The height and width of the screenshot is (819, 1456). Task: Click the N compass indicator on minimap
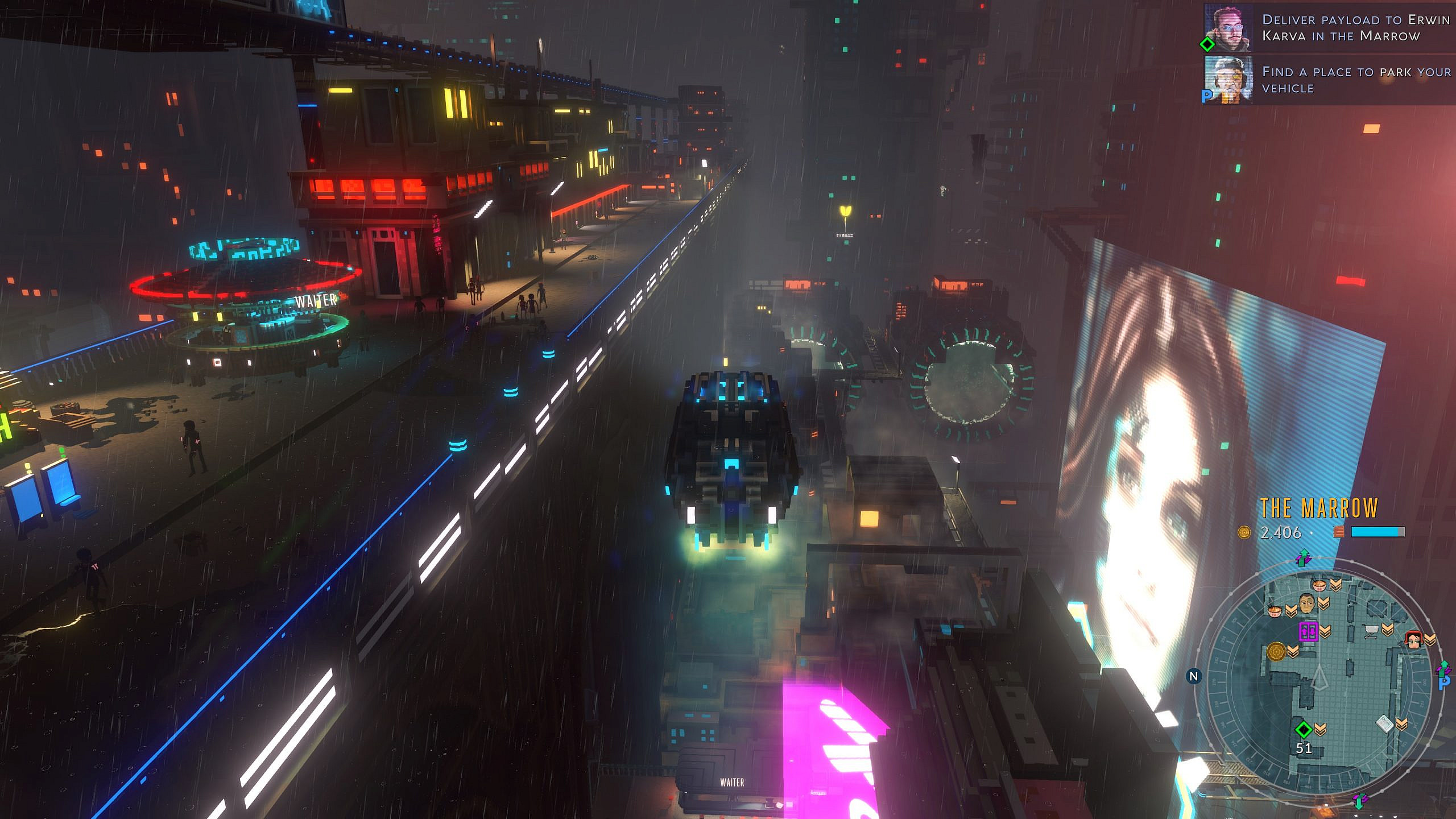click(x=1194, y=676)
